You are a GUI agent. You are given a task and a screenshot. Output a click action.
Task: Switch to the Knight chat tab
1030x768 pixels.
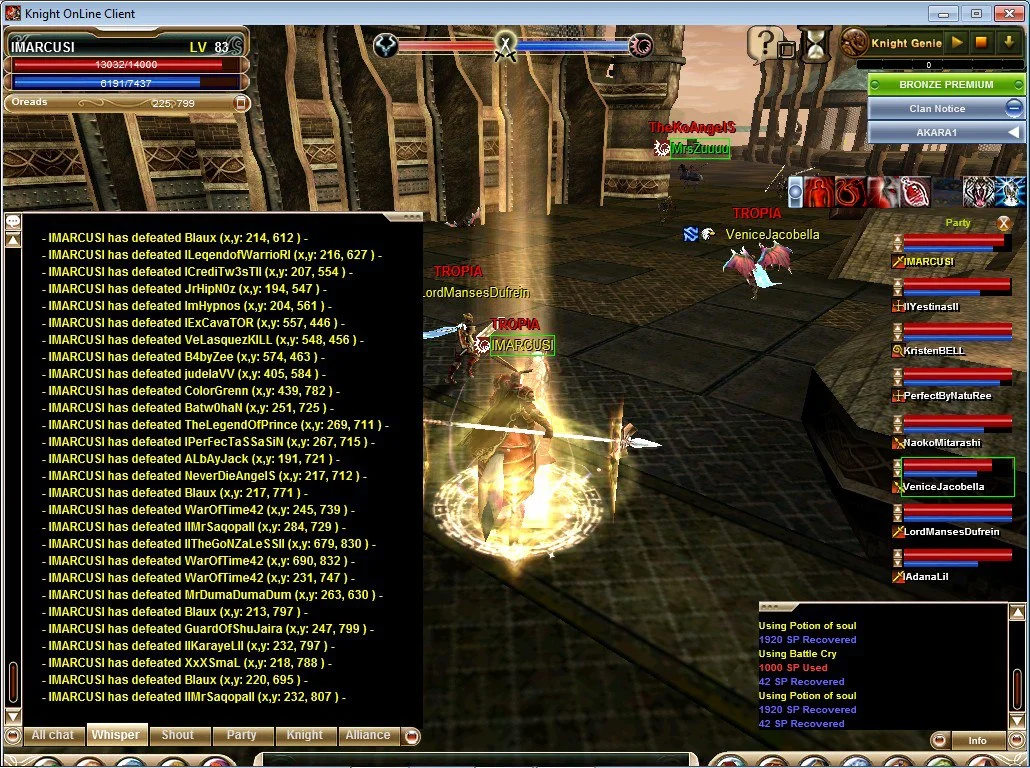[x=305, y=735]
